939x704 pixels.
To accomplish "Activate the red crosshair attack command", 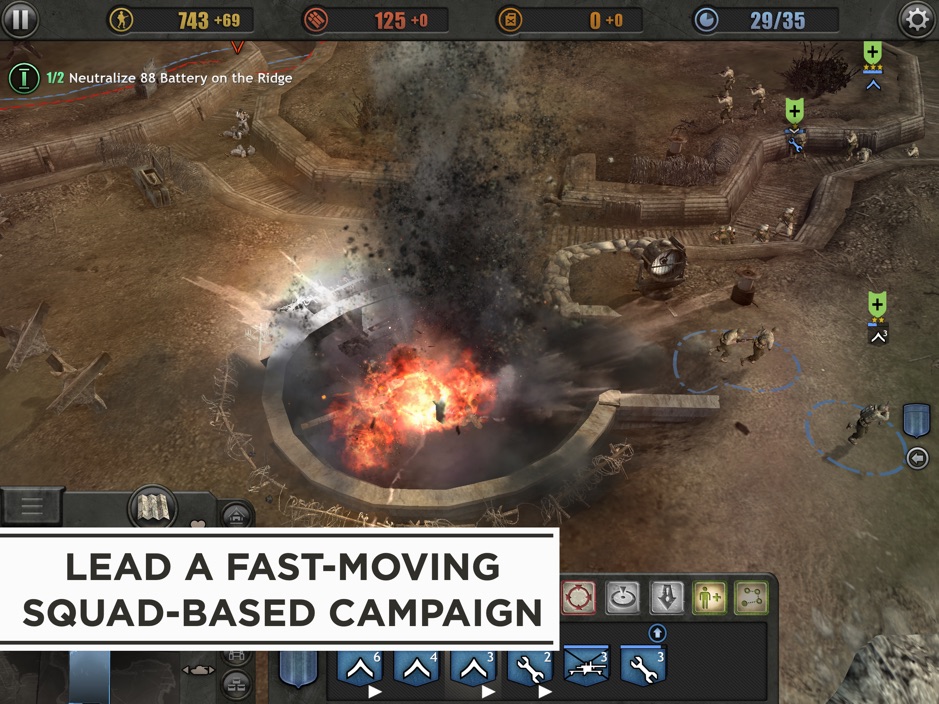I will pyautogui.click(x=578, y=598).
